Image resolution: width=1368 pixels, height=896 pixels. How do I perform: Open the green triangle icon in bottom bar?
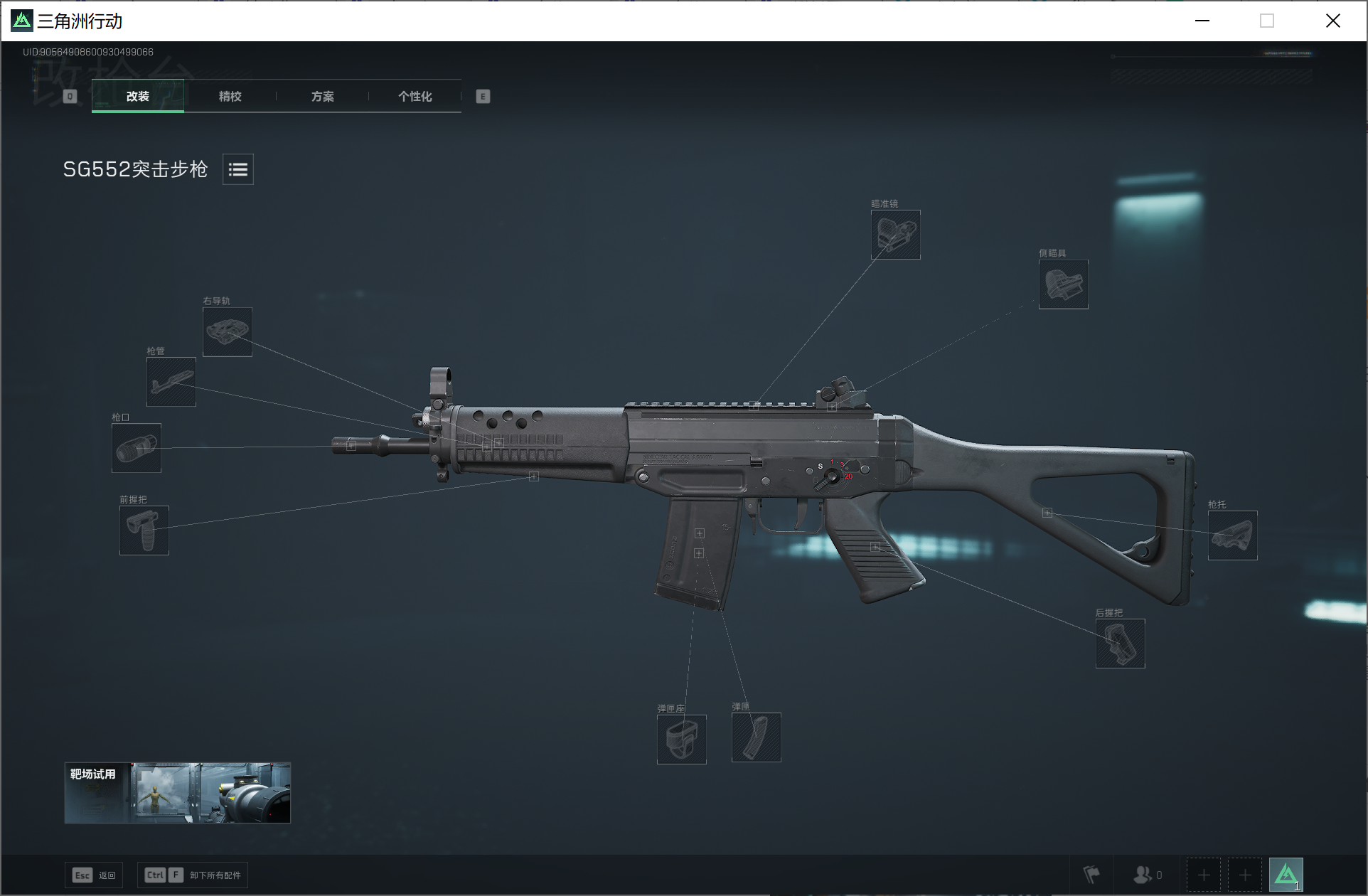click(1286, 875)
